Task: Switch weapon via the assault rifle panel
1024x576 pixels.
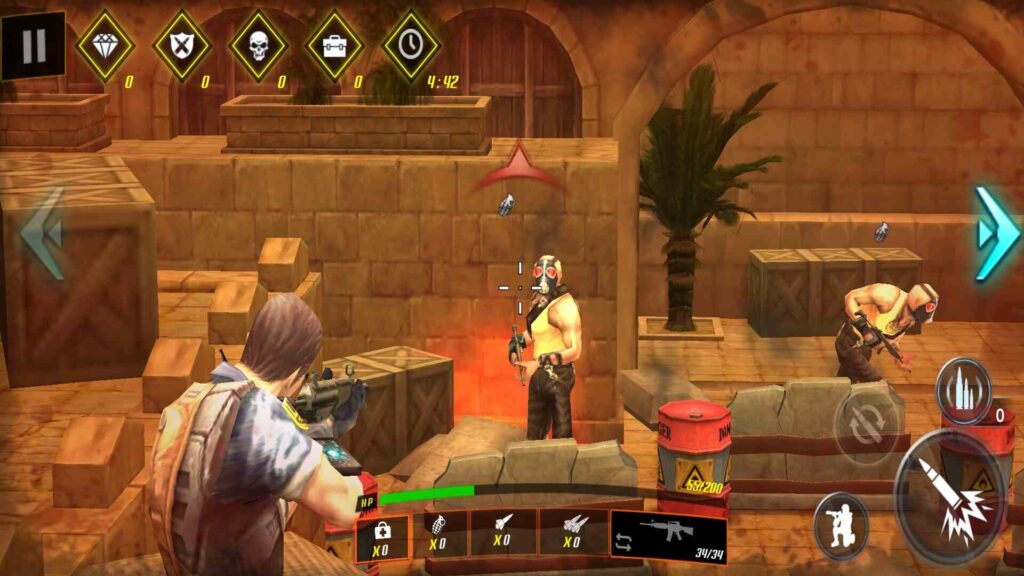Action: (668, 534)
